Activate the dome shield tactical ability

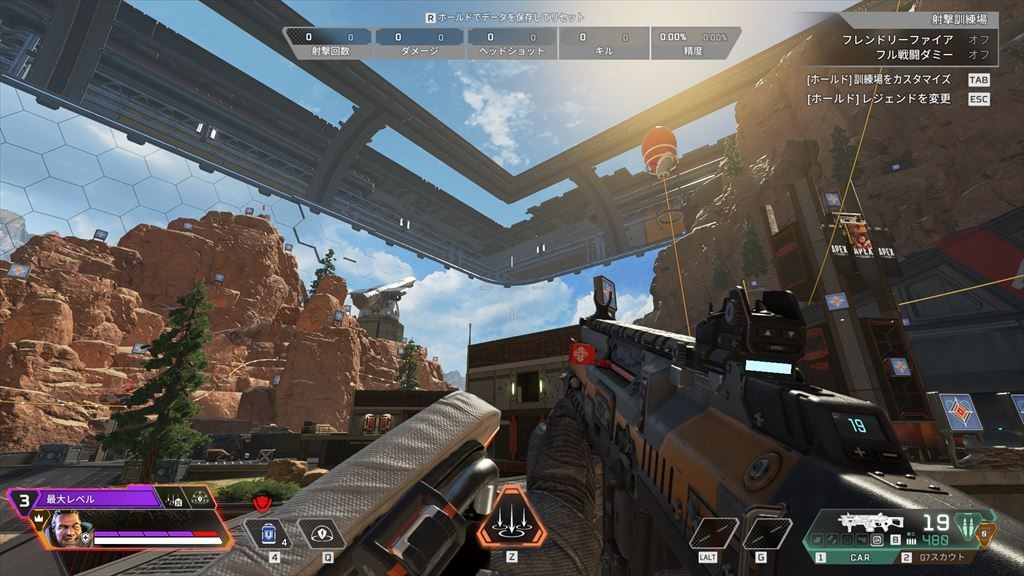coord(321,534)
